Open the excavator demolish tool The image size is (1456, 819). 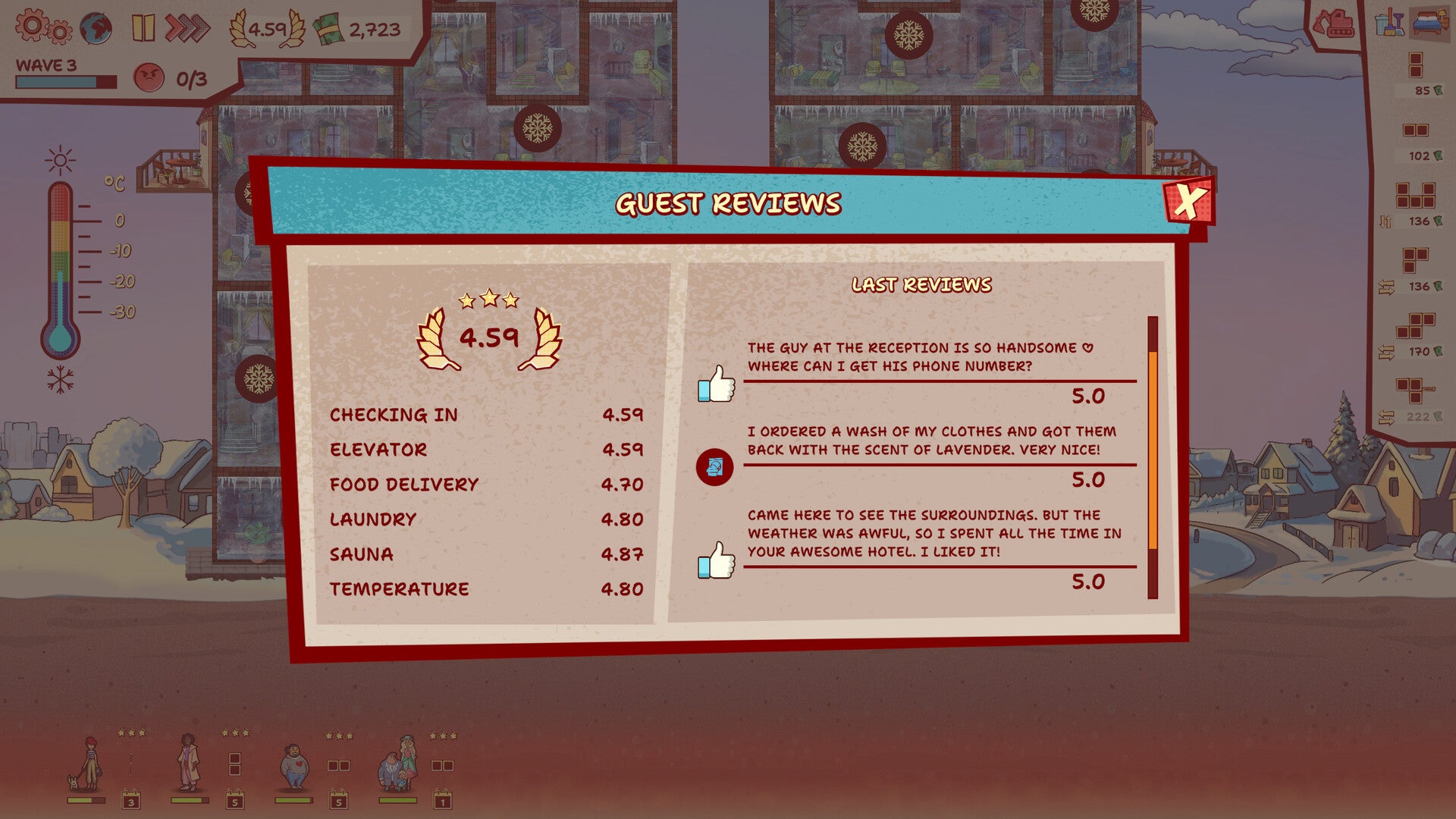pos(1333,24)
